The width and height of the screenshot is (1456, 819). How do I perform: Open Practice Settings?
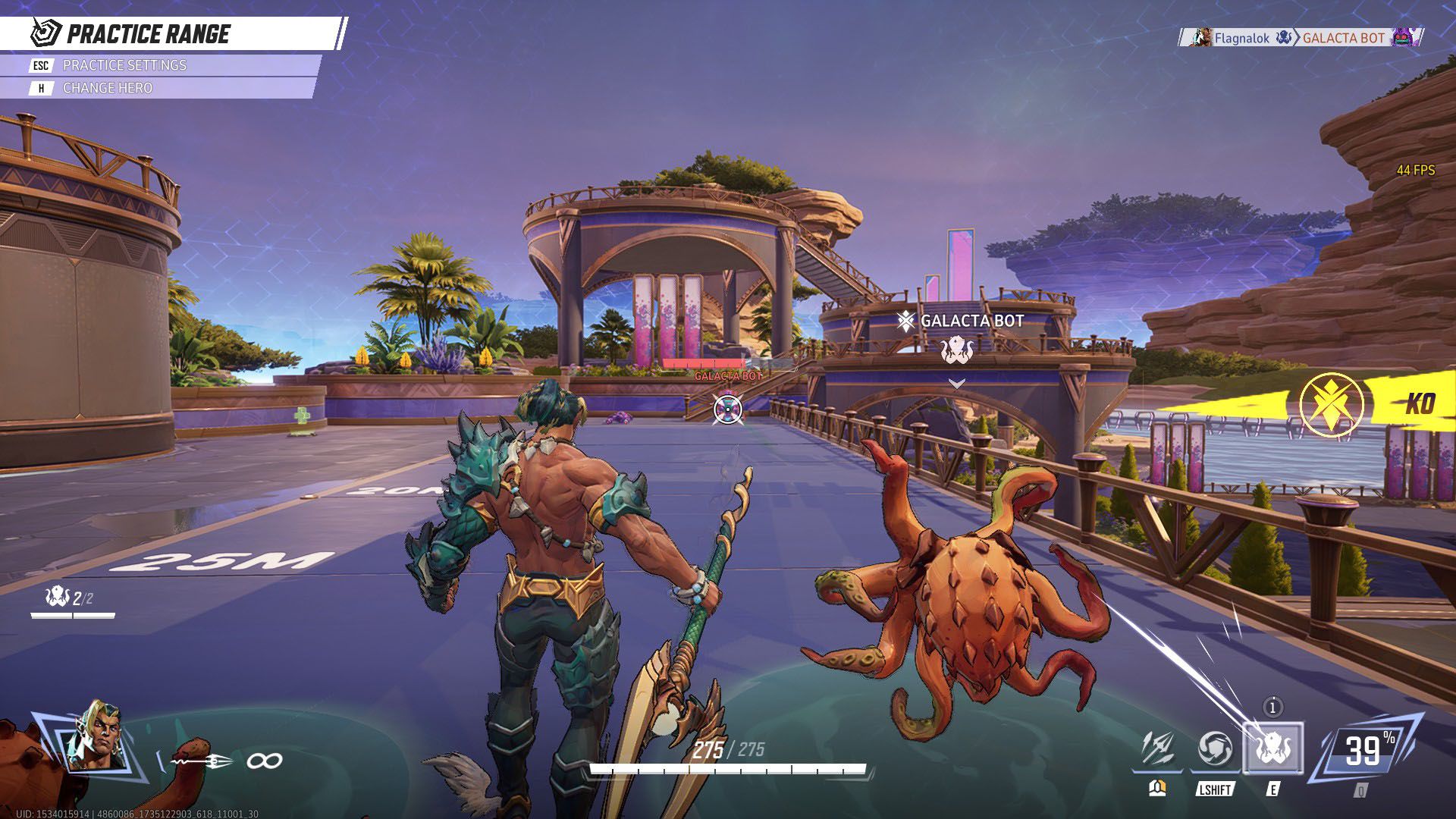point(125,65)
